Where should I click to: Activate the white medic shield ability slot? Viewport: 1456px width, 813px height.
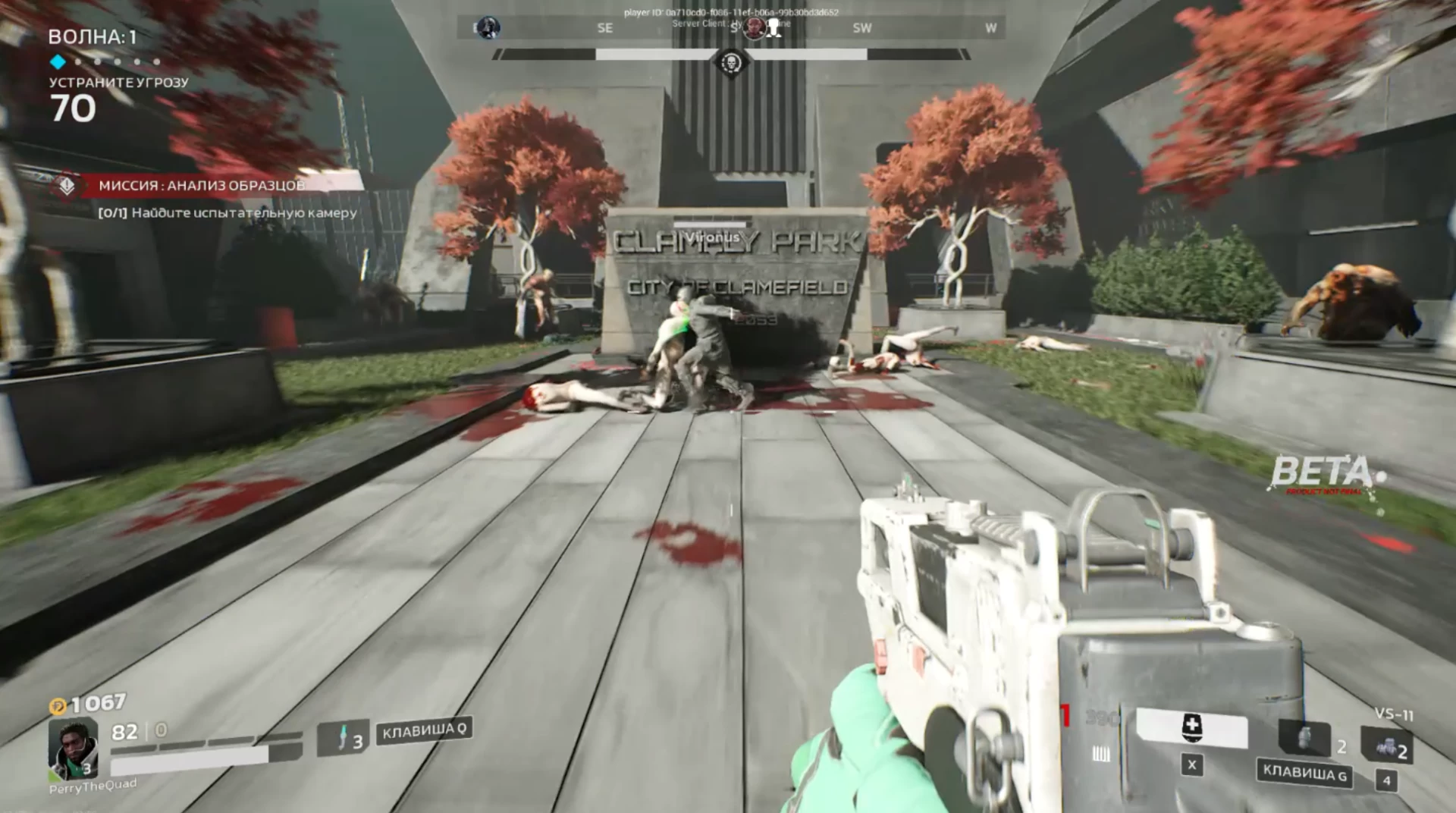click(x=1191, y=730)
